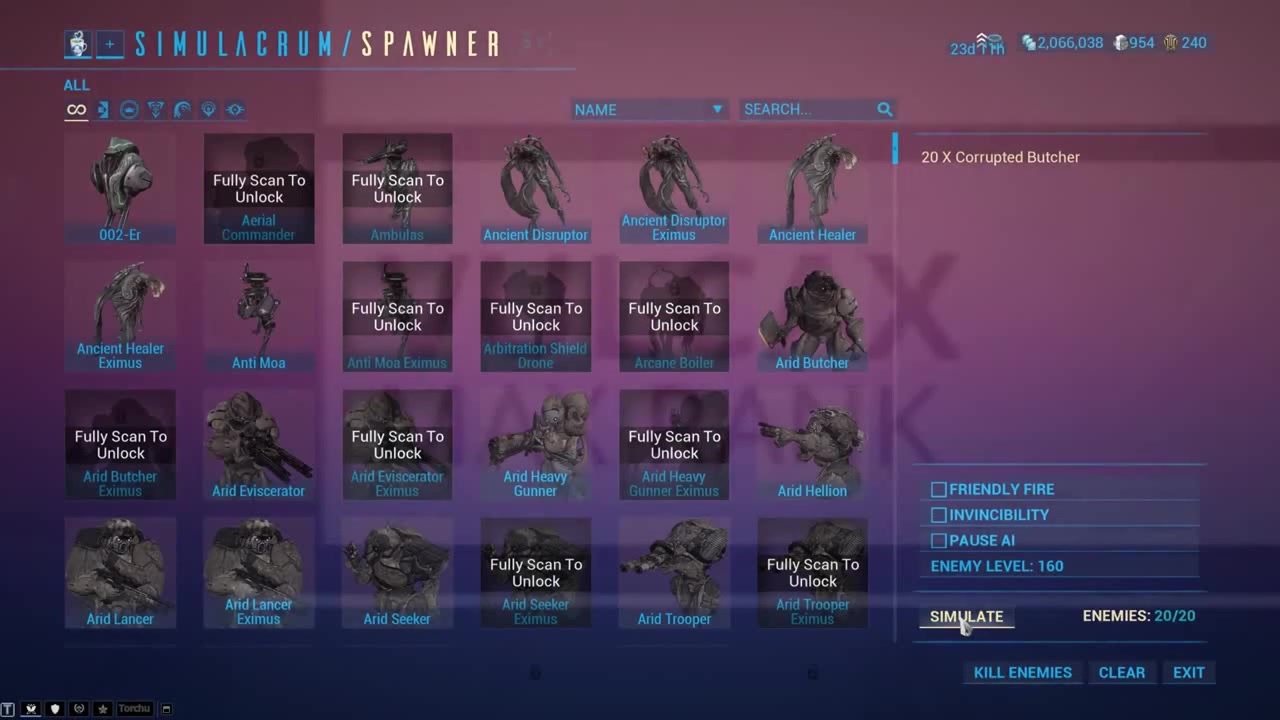The width and height of the screenshot is (1280, 720).
Task: Click the Corpus faction filter icon
Action: (128, 109)
